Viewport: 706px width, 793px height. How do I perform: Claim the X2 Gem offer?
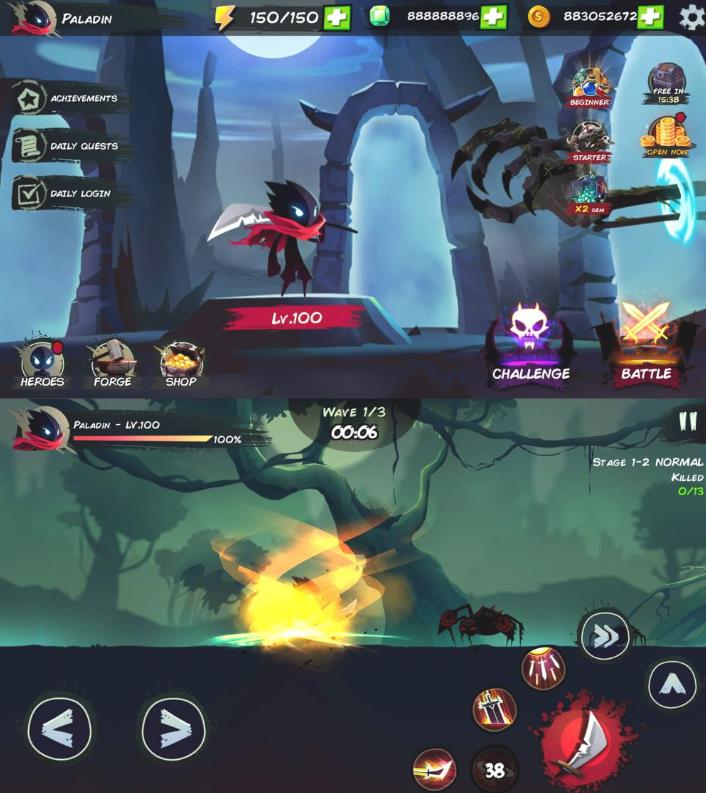click(x=589, y=194)
